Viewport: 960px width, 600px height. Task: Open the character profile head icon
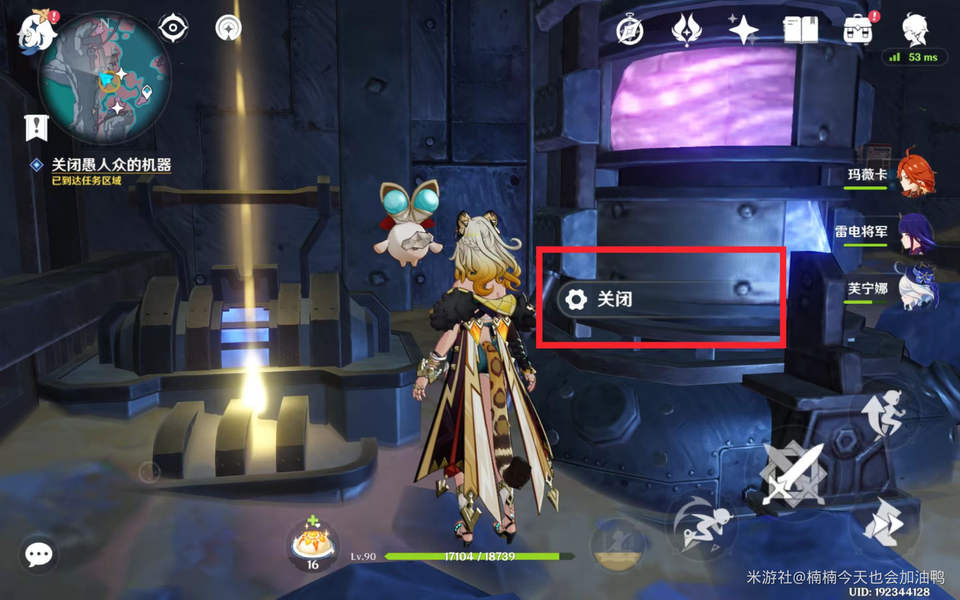913,29
